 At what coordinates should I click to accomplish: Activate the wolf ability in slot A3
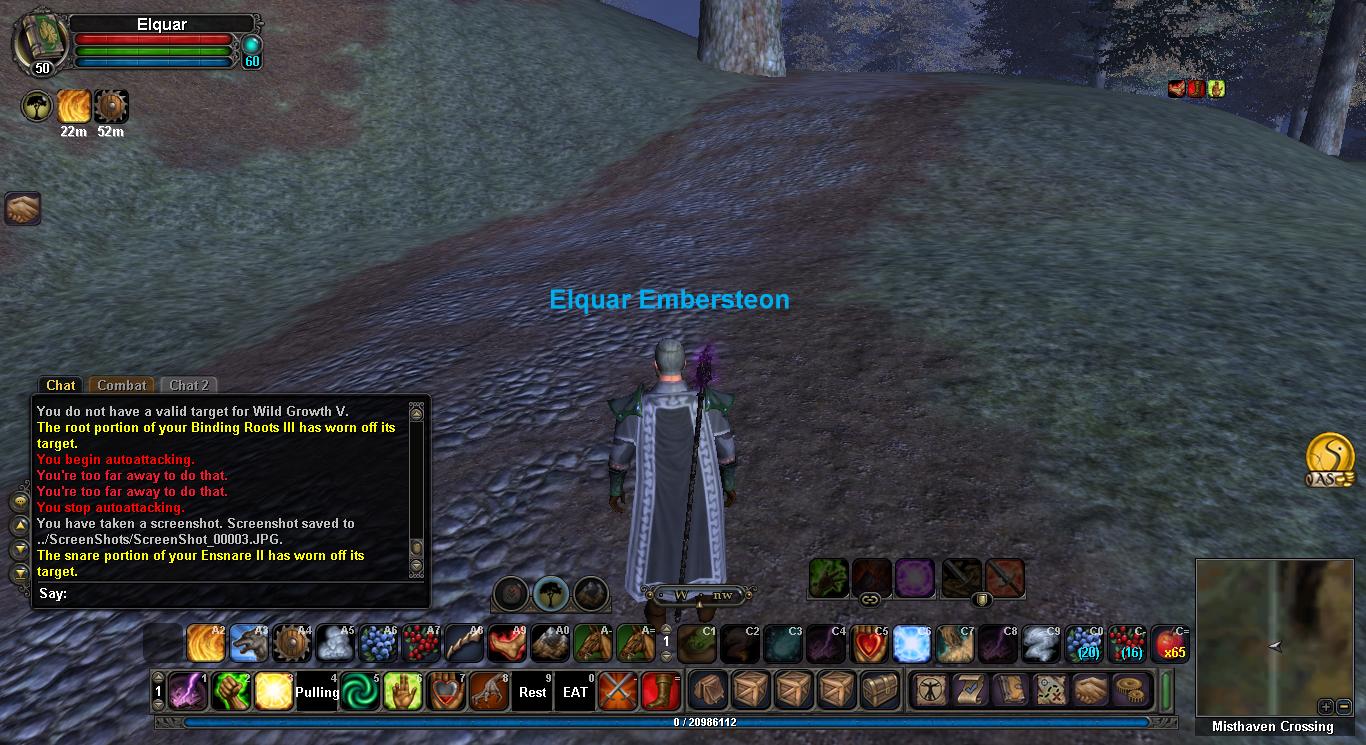[x=249, y=644]
